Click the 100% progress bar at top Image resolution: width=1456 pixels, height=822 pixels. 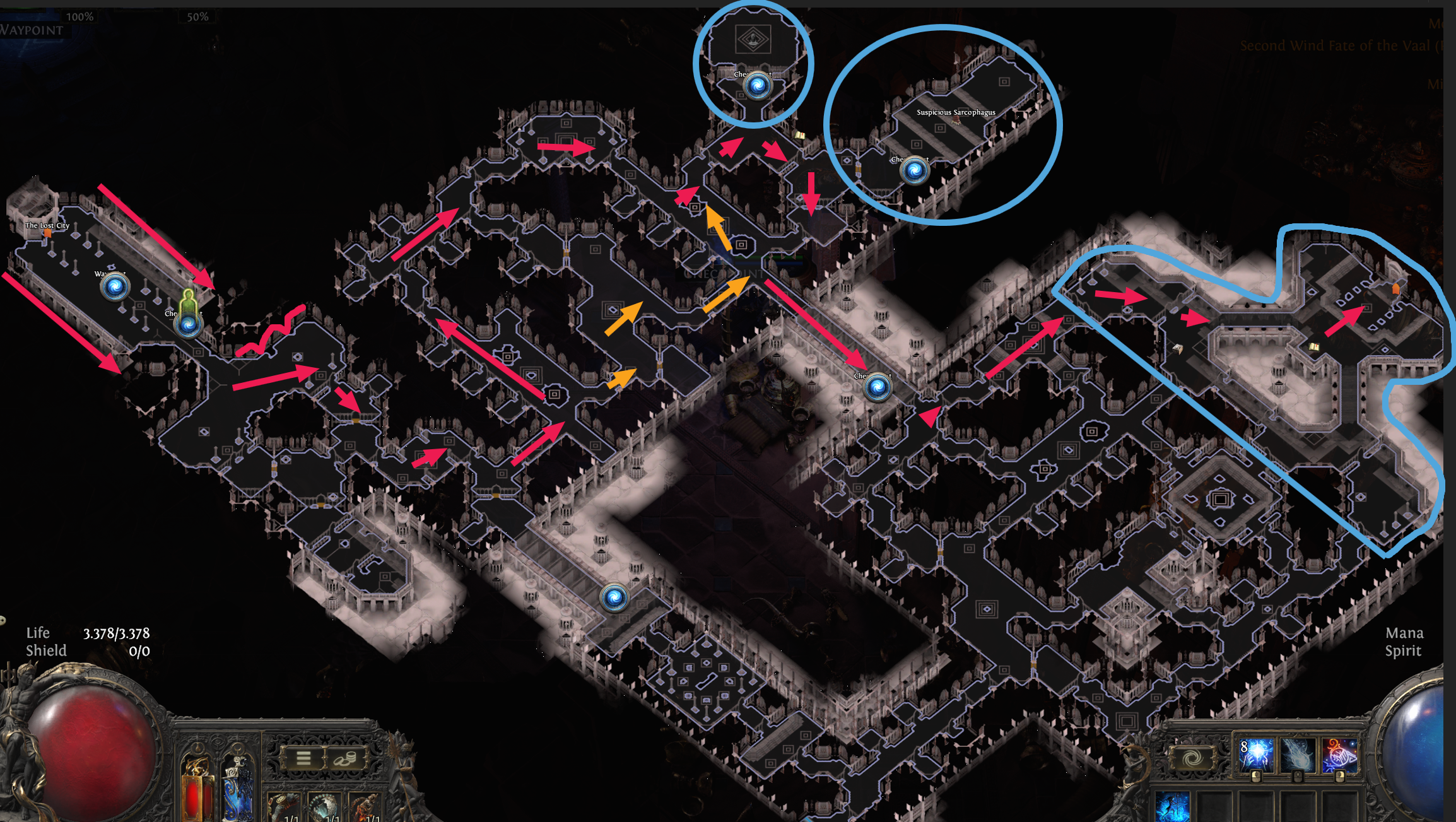click(x=79, y=18)
